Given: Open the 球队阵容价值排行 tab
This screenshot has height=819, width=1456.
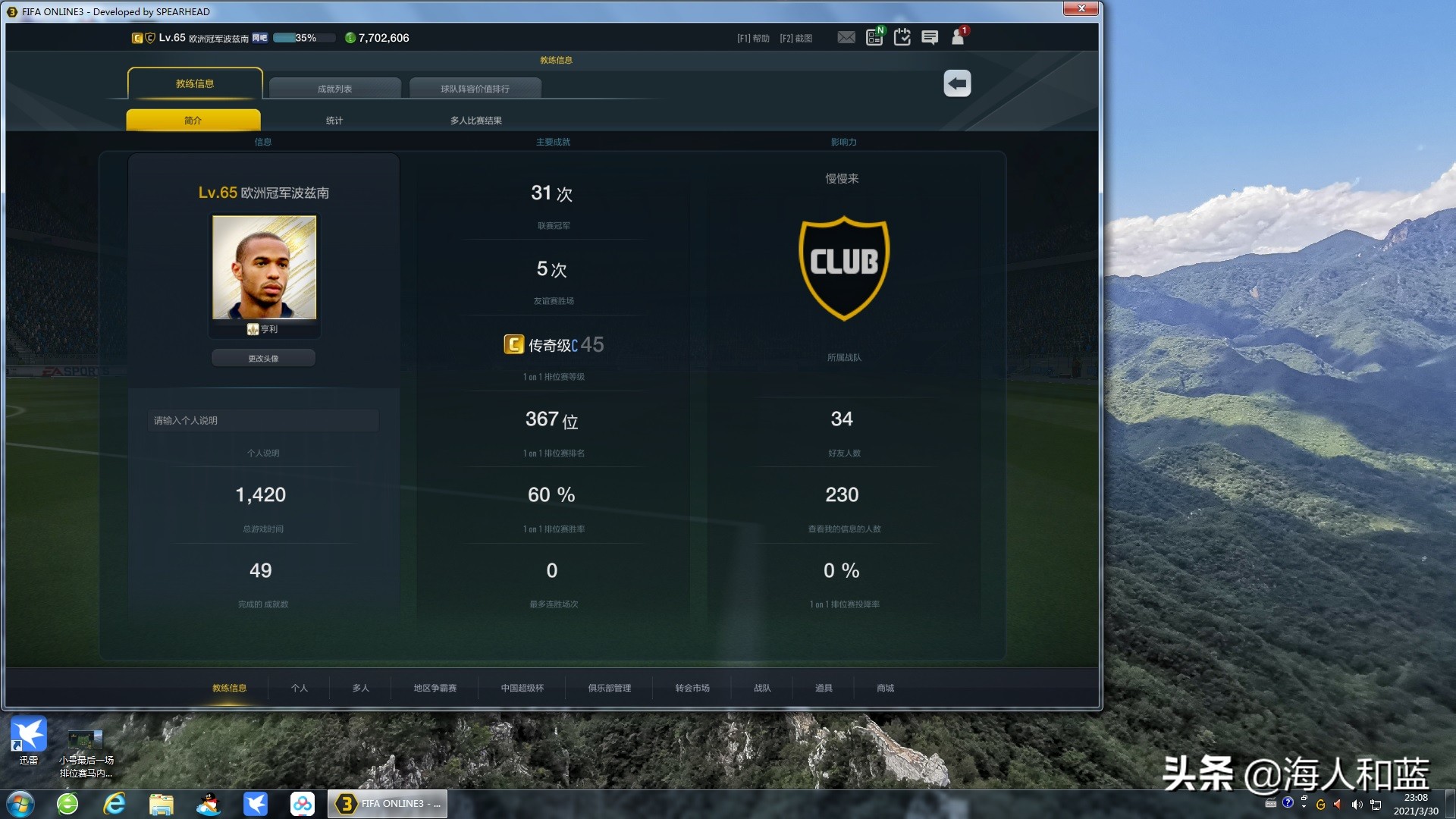Looking at the screenshot, I should point(475,87).
